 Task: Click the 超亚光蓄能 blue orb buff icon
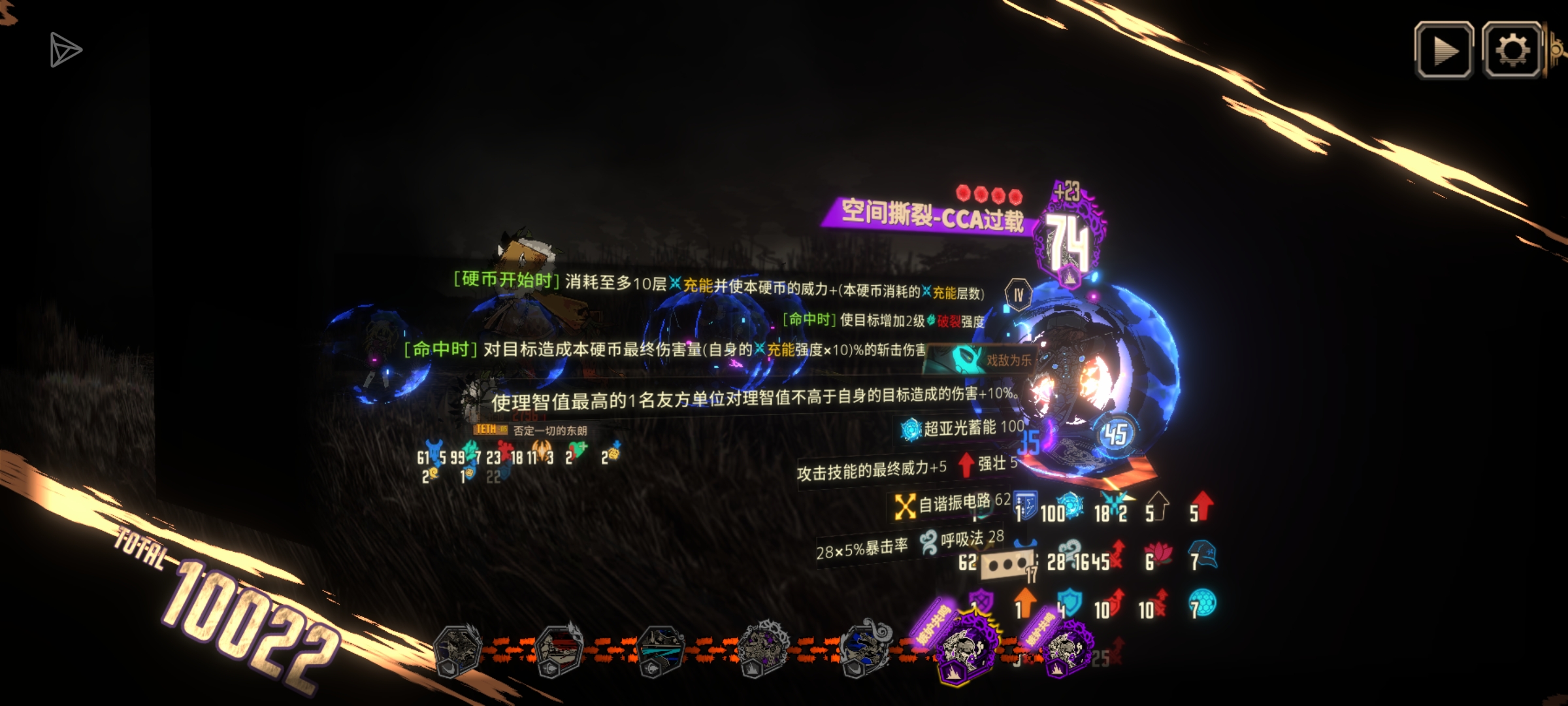tap(911, 428)
